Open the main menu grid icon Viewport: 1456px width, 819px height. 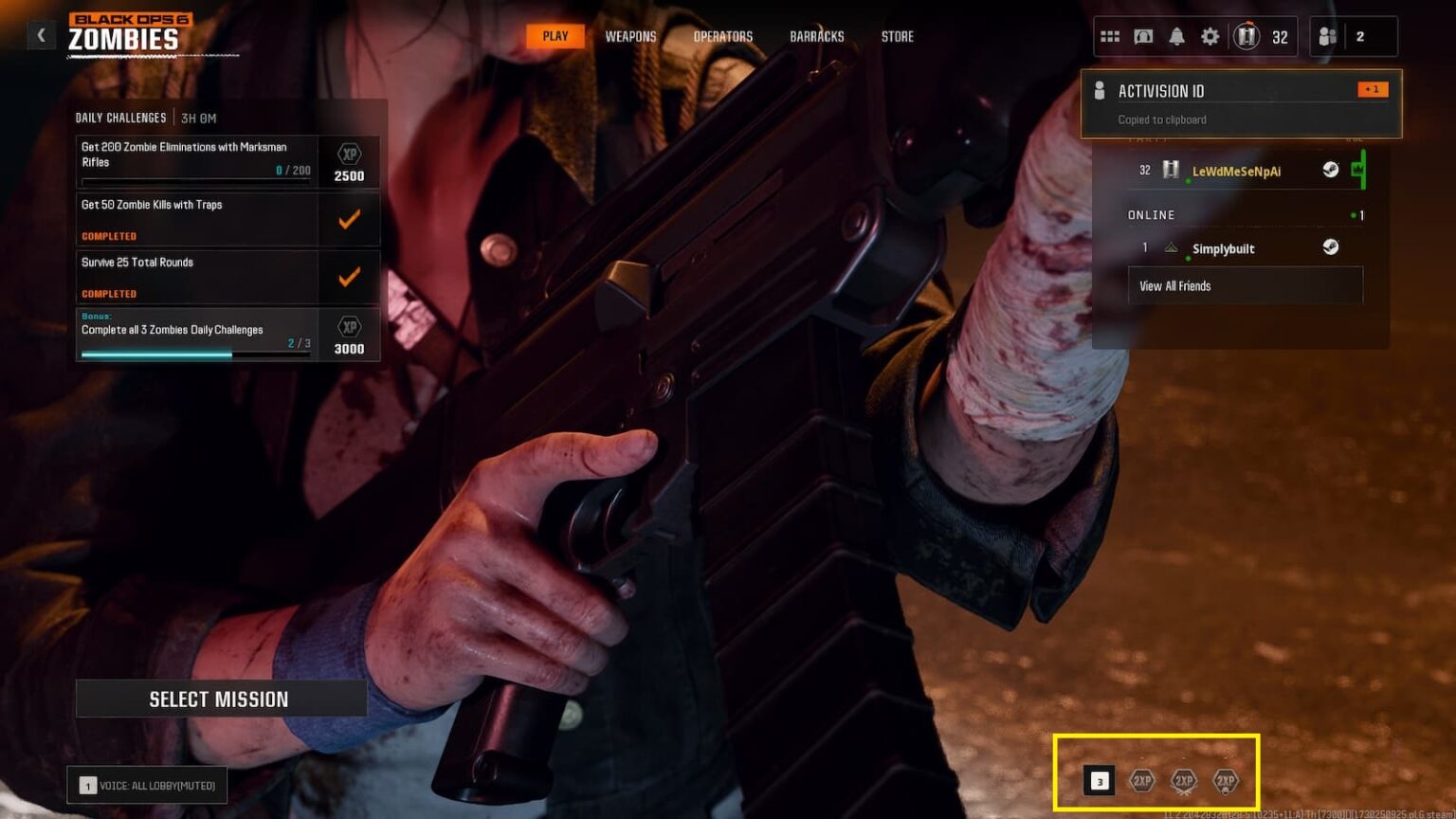pos(1110,36)
